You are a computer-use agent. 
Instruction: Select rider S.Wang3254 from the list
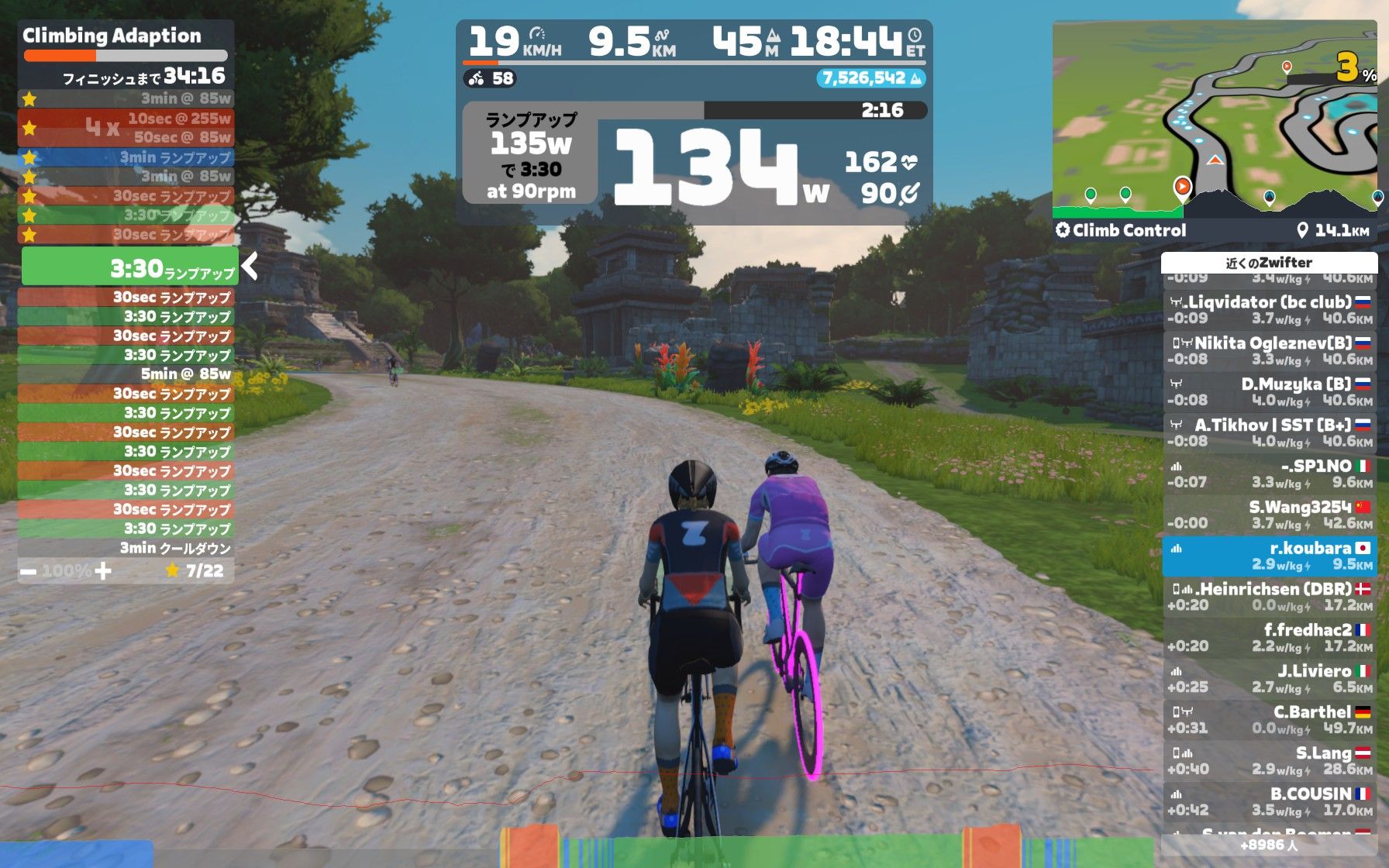pos(1269,515)
